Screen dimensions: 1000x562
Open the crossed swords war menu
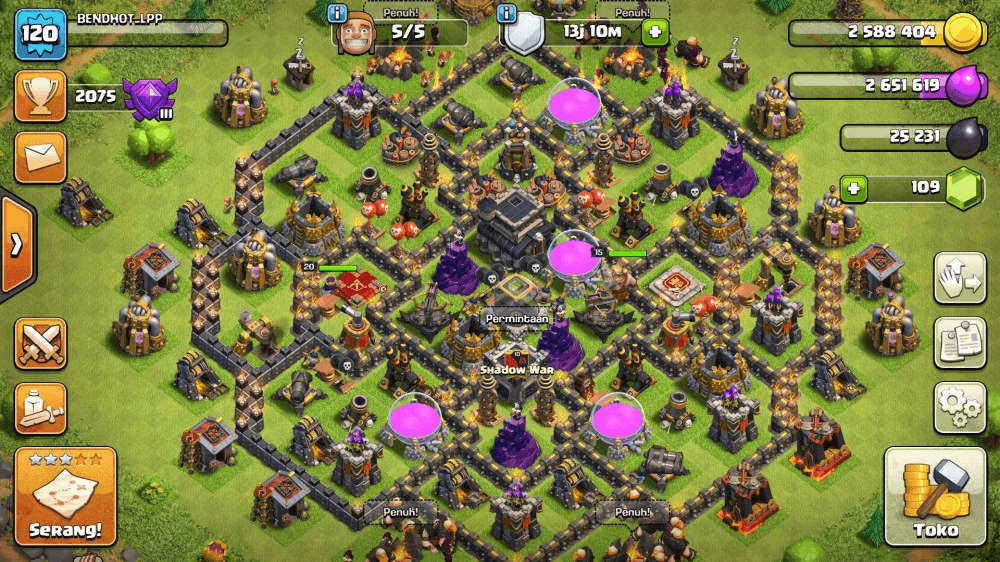[x=40, y=344]
